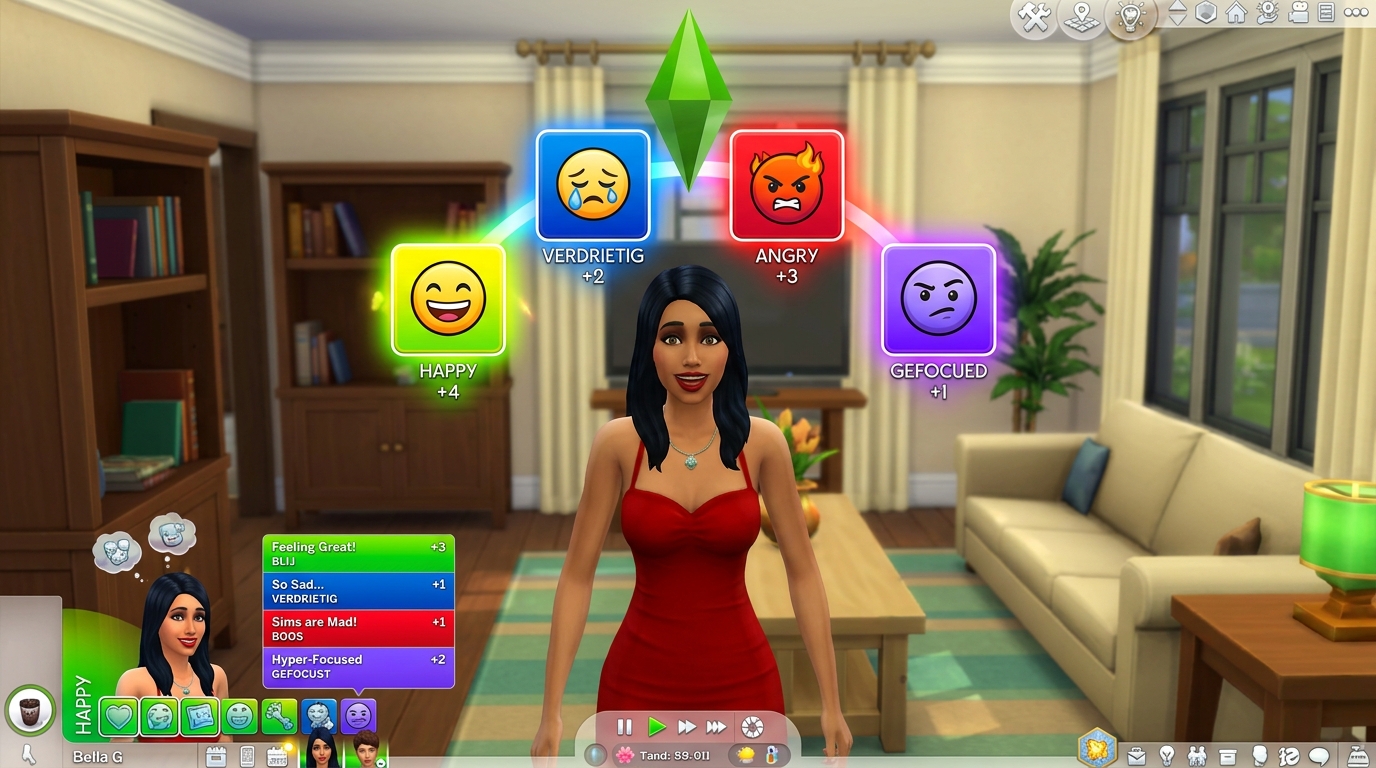
Task: Open the Inventory box panel
Action: pos(1227,757)
